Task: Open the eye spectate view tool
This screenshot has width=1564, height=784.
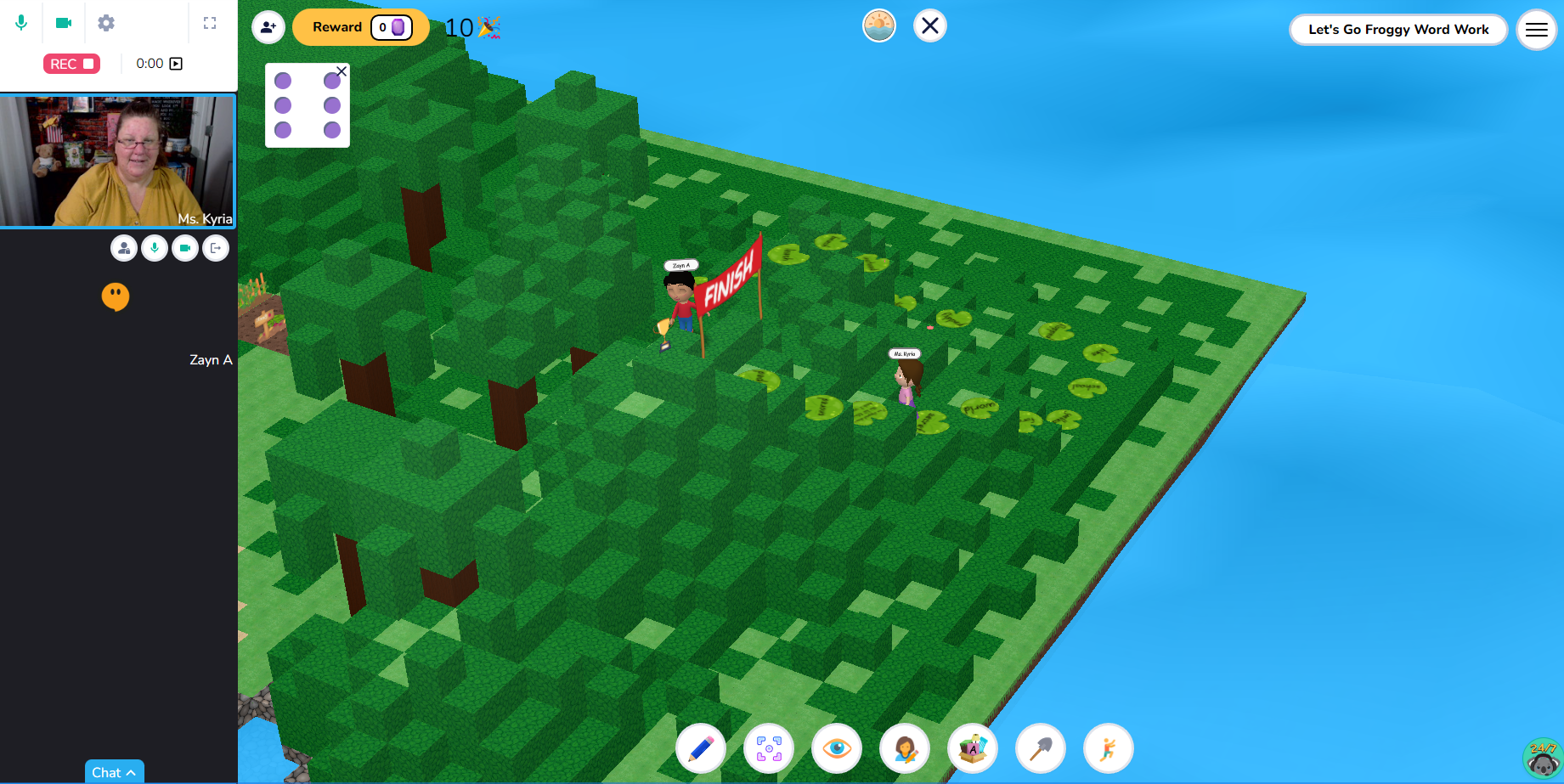Action: (x=837, y=748)
